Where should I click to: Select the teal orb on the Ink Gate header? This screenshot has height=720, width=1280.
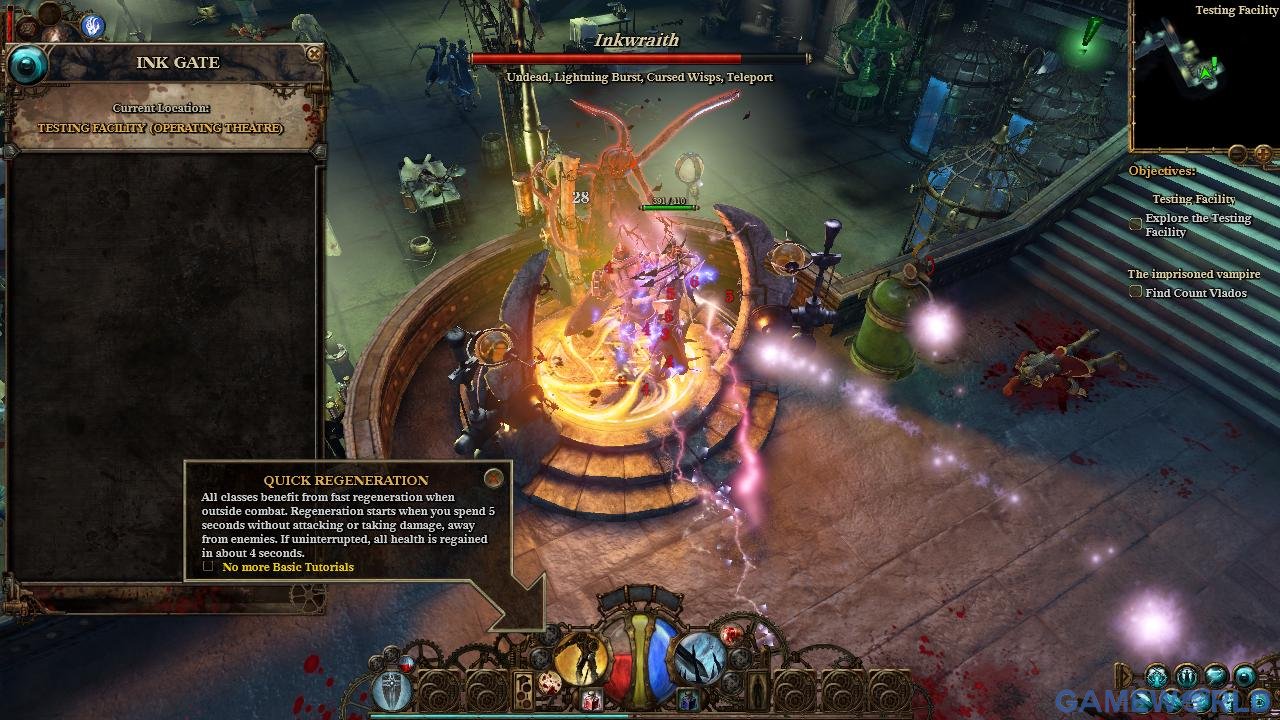click(28, 66)
